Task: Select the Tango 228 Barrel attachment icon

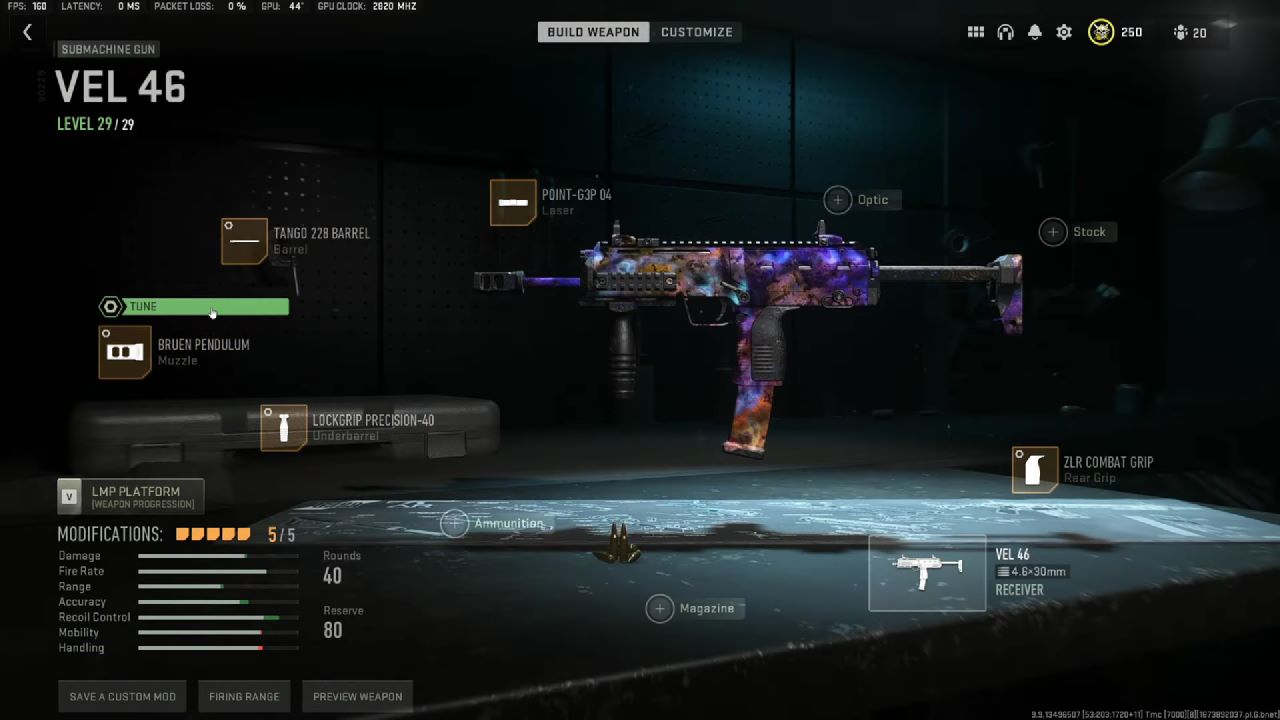Action: (245, 241)
